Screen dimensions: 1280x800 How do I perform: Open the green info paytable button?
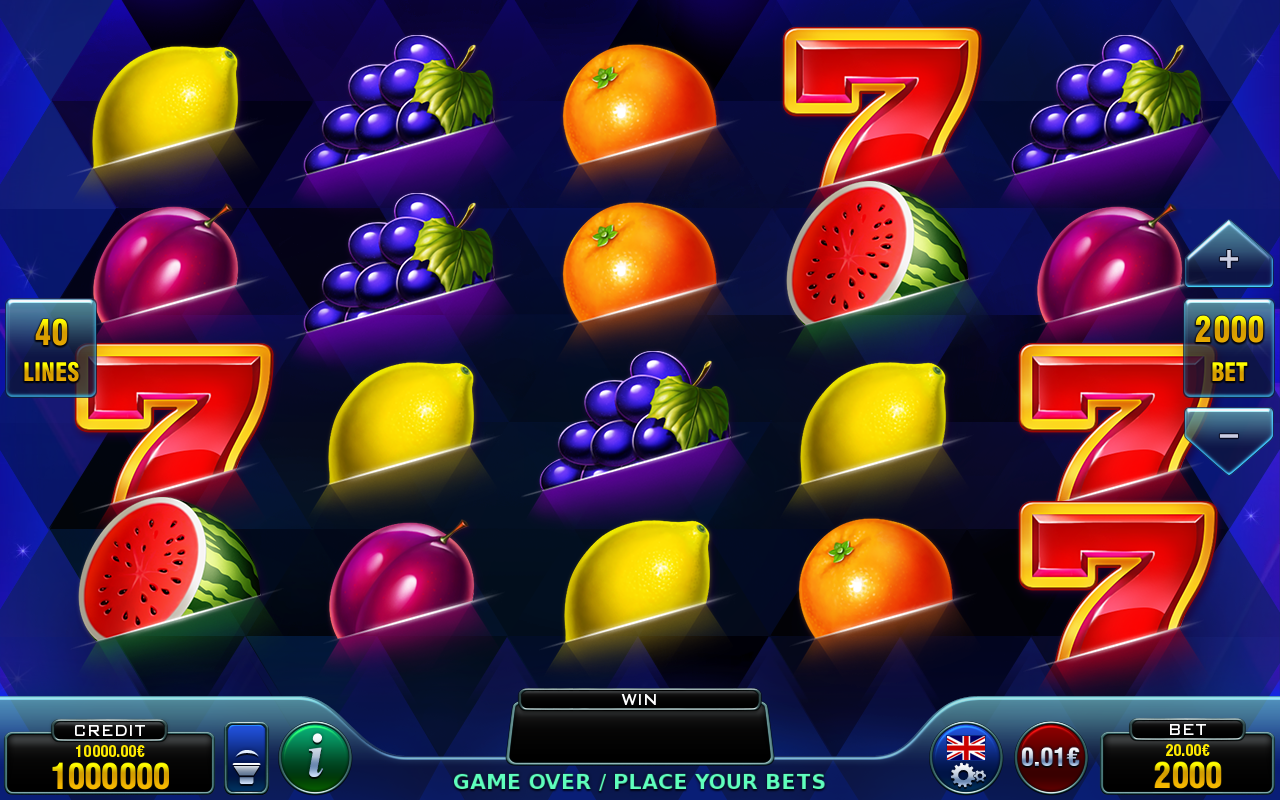pyautogui.click(x=315, y=758)
